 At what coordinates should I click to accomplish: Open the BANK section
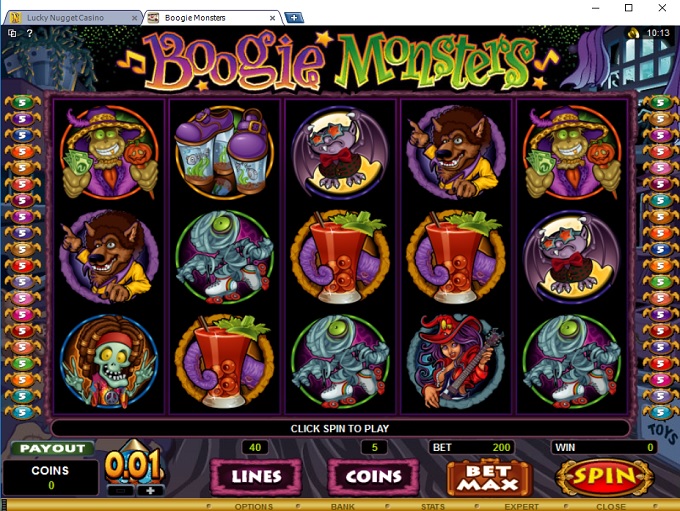pos(345,506)
